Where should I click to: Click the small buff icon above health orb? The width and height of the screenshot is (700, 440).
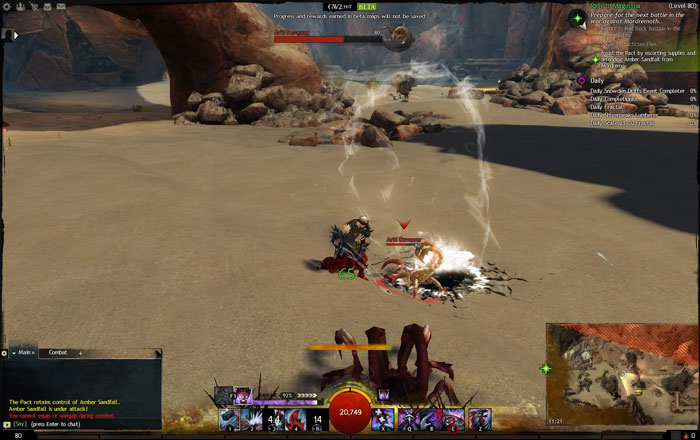click(x=383, y=395)
